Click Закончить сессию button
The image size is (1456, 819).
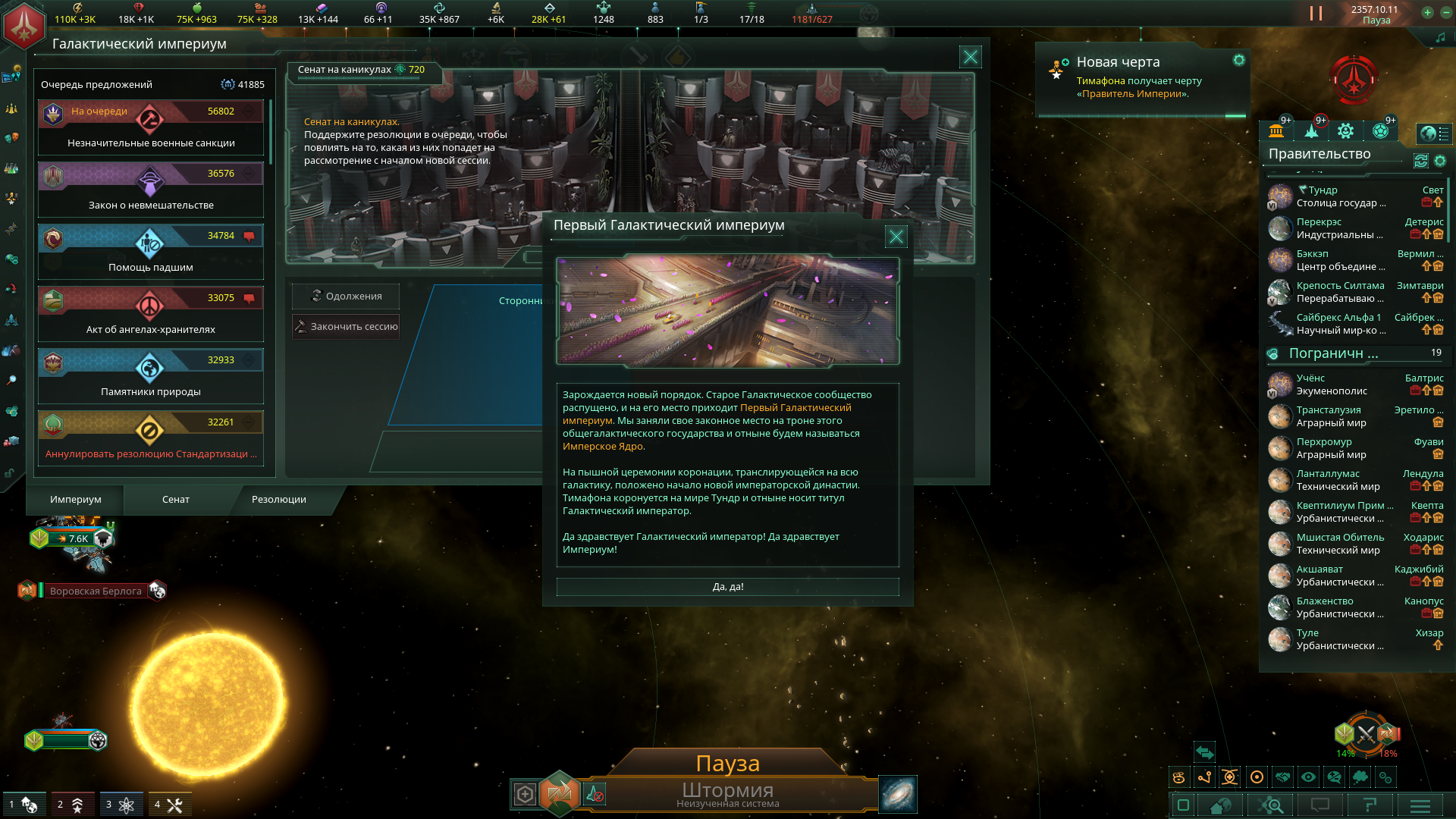click(x=346, y=327)
